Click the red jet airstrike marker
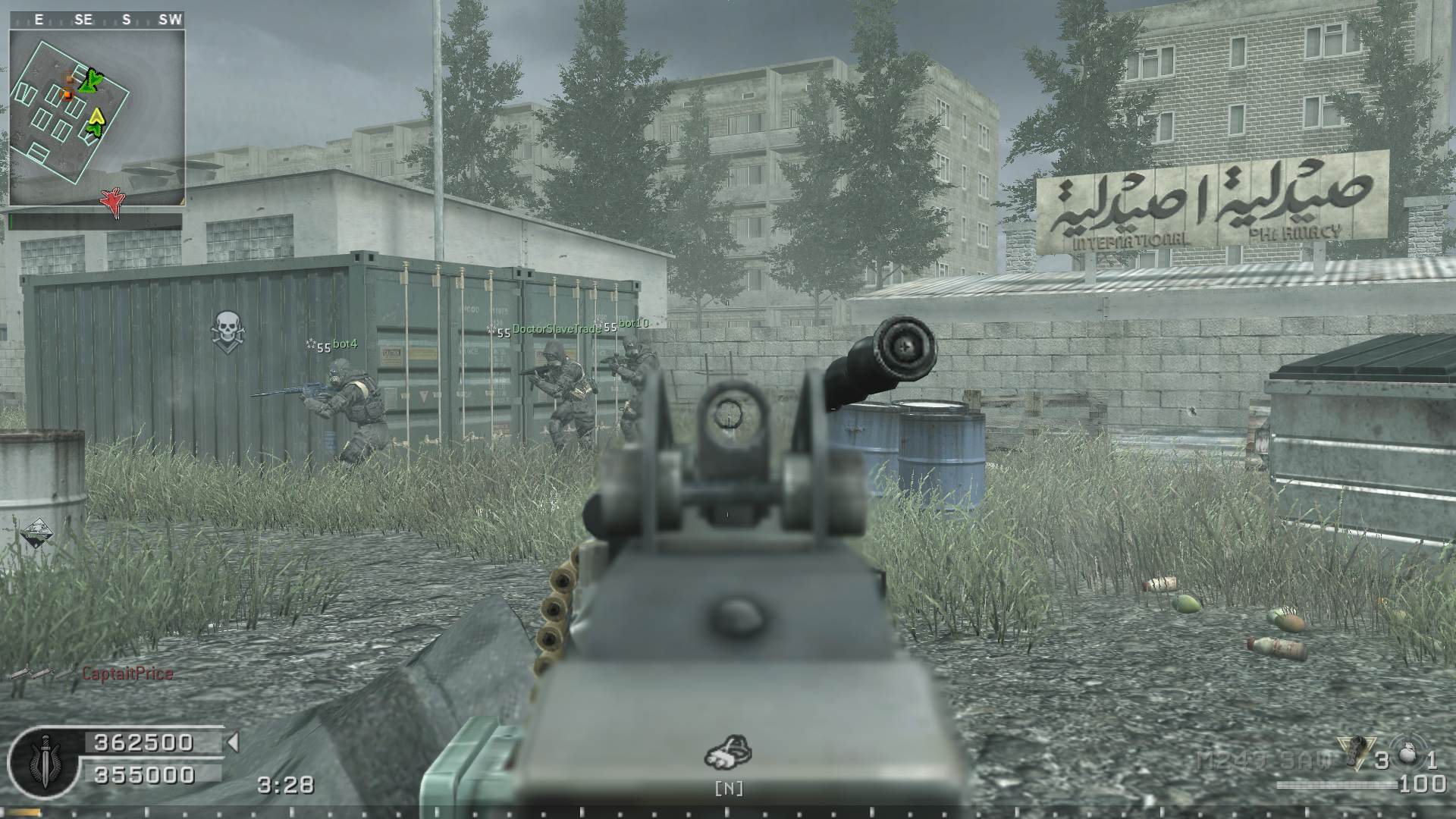Screen dimensions: 1456x819 coord(112,201)
